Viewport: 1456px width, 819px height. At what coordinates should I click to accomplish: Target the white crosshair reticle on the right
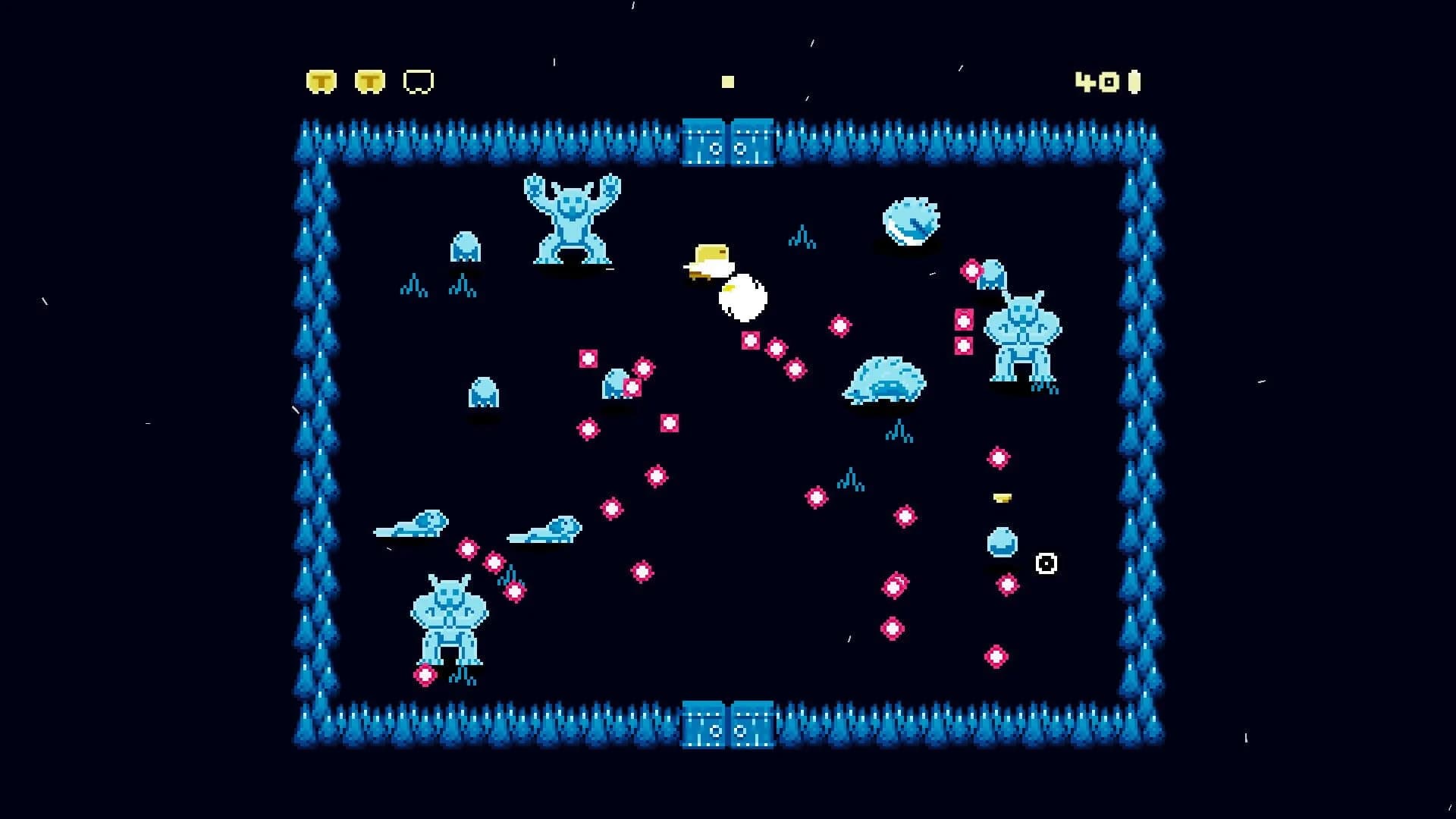(1046, 563)
